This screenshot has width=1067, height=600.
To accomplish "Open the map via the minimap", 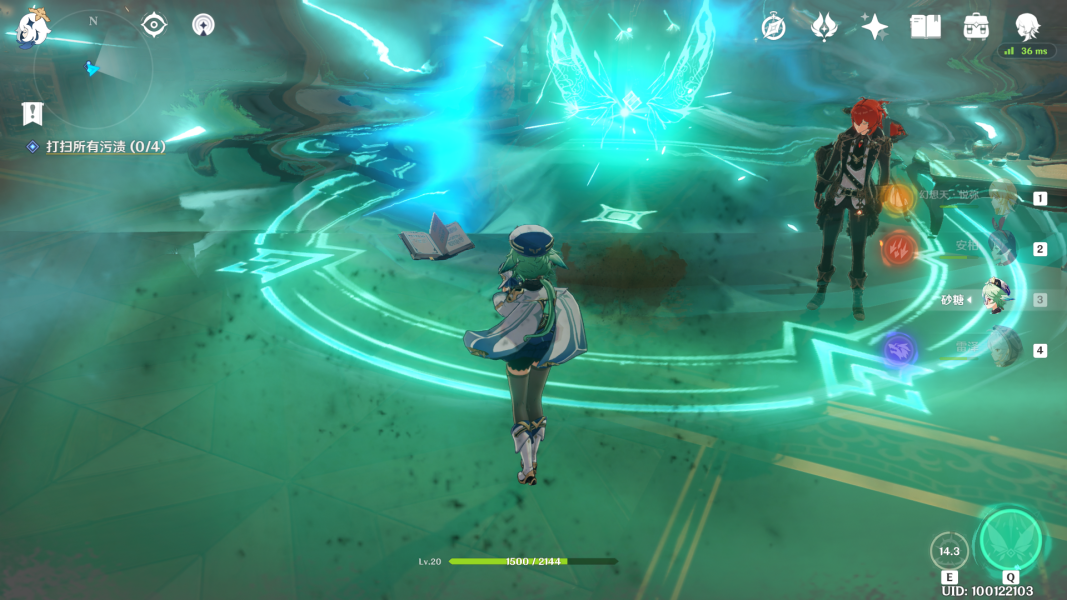I will click(x=92, y=68).
